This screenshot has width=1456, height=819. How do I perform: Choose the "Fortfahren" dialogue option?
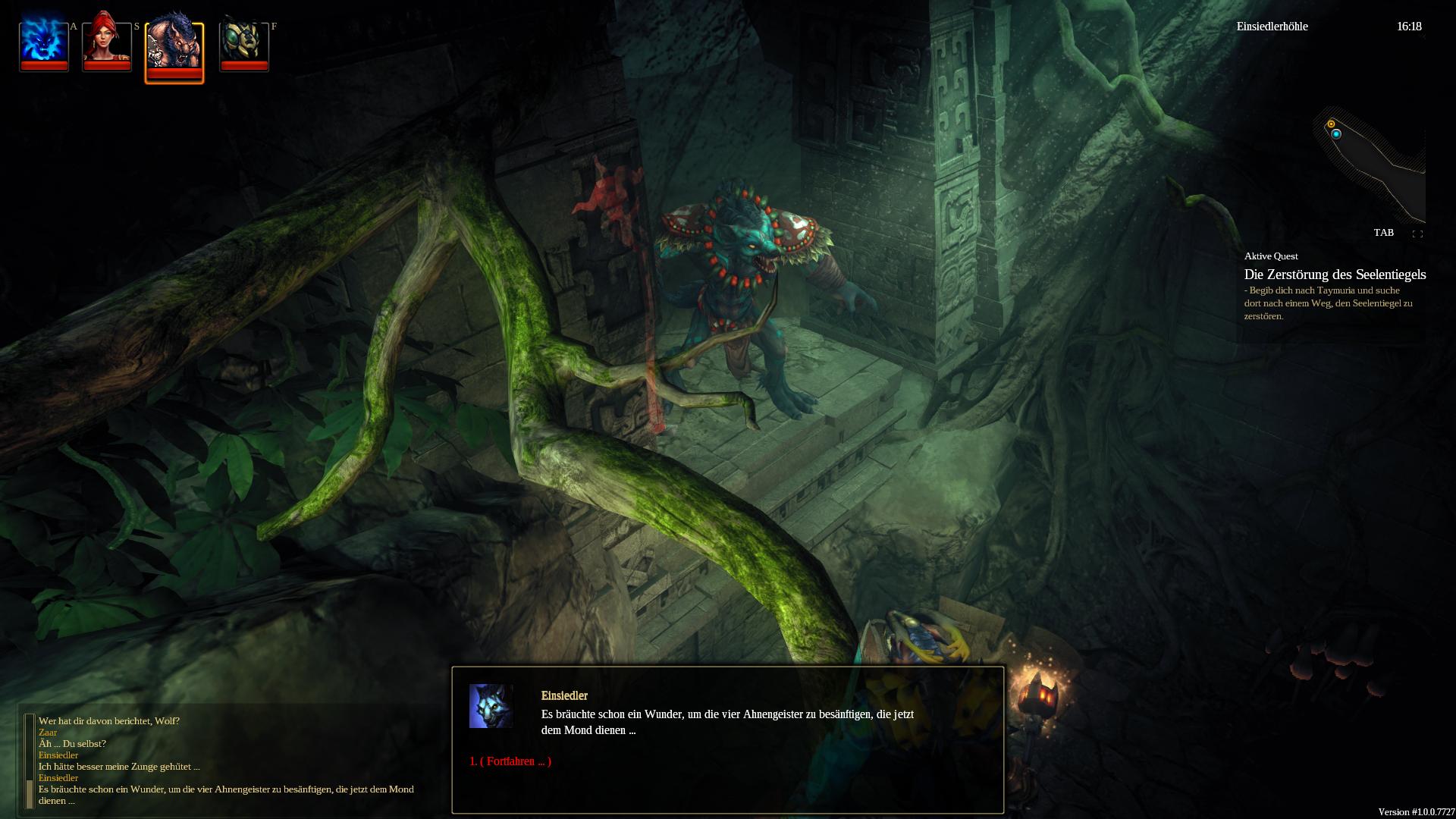(x=510, y=761)
